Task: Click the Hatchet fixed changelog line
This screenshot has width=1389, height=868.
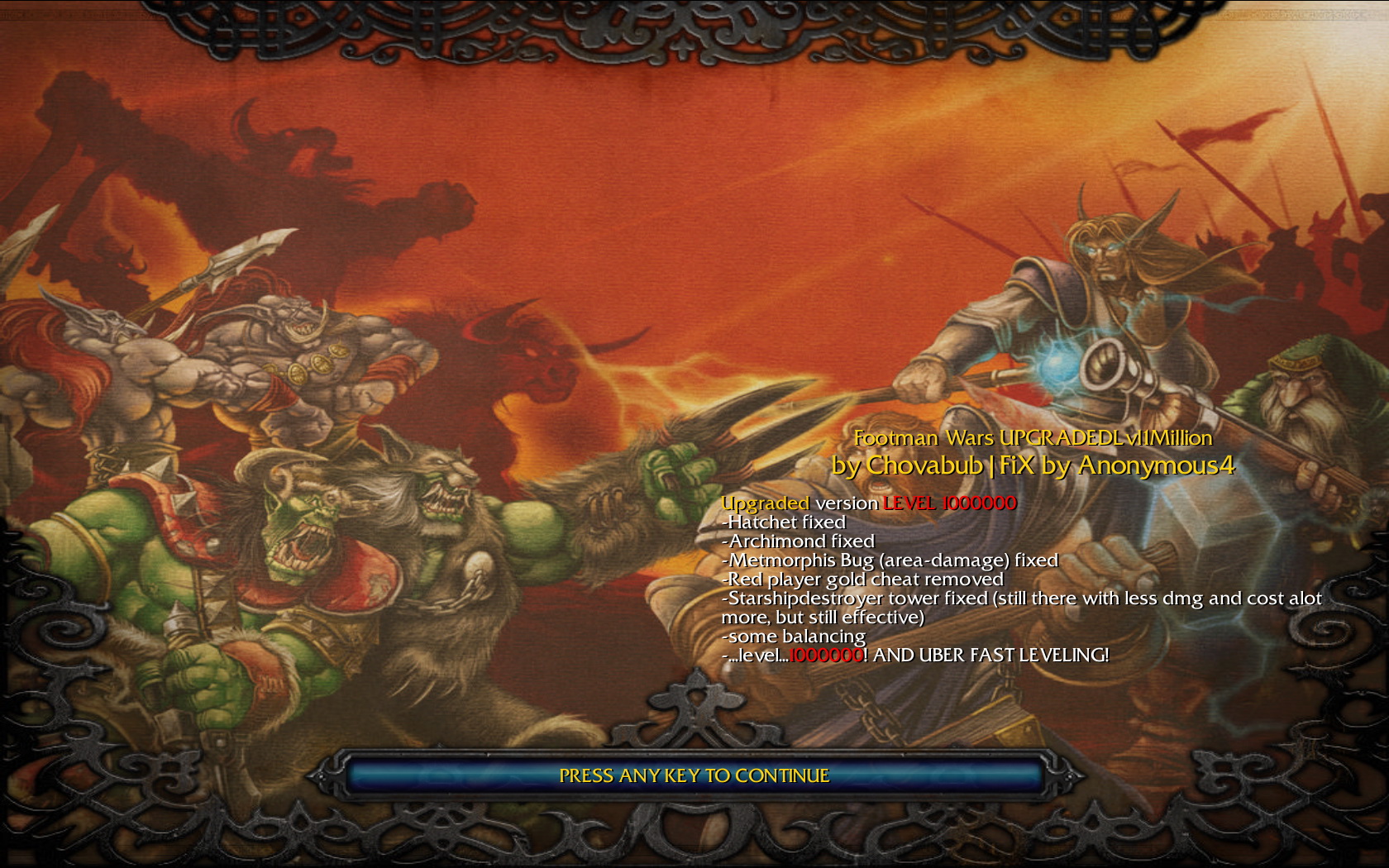Action: click(x=784, y=522)
